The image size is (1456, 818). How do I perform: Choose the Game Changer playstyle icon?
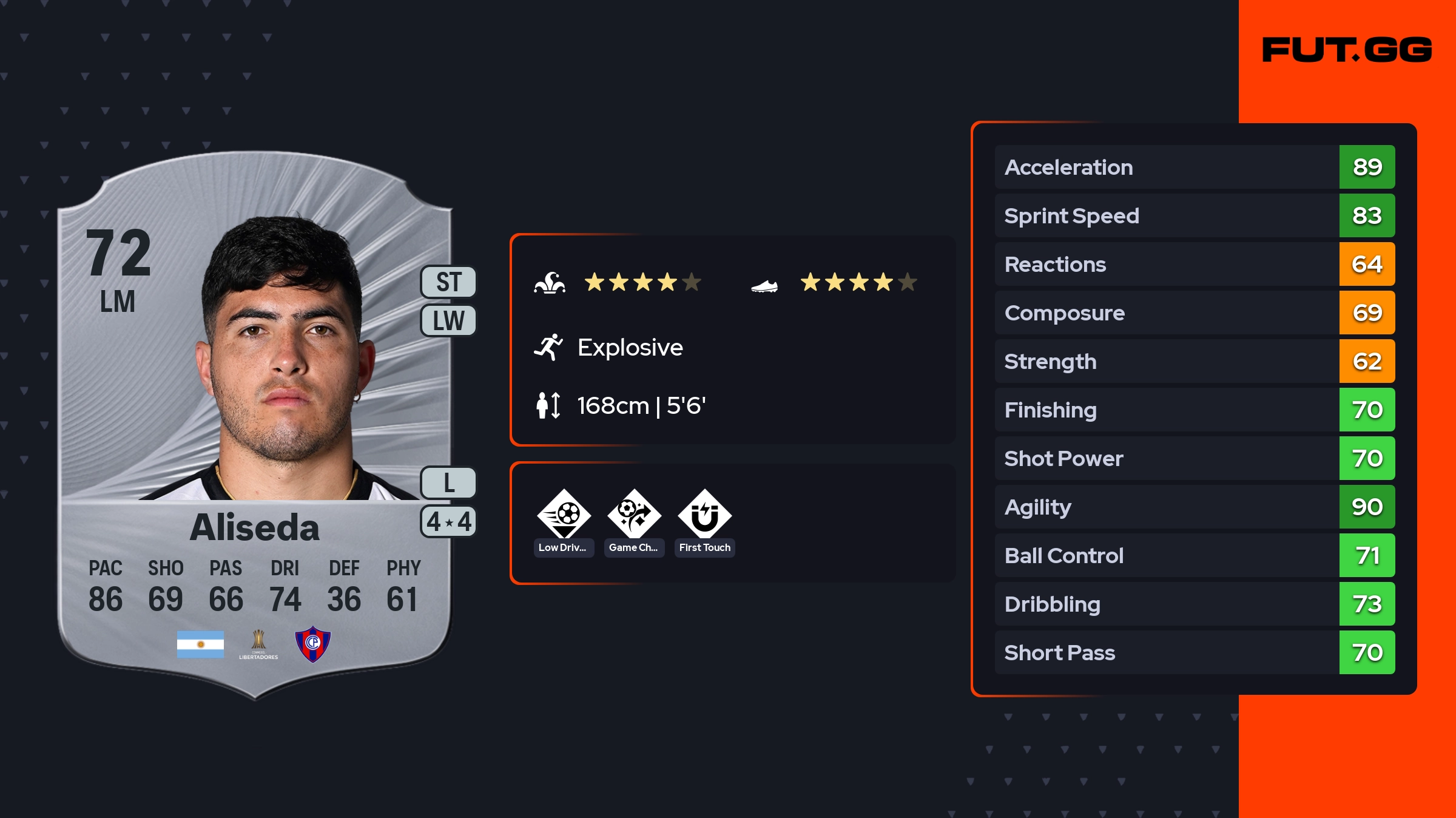coord(634,515)
